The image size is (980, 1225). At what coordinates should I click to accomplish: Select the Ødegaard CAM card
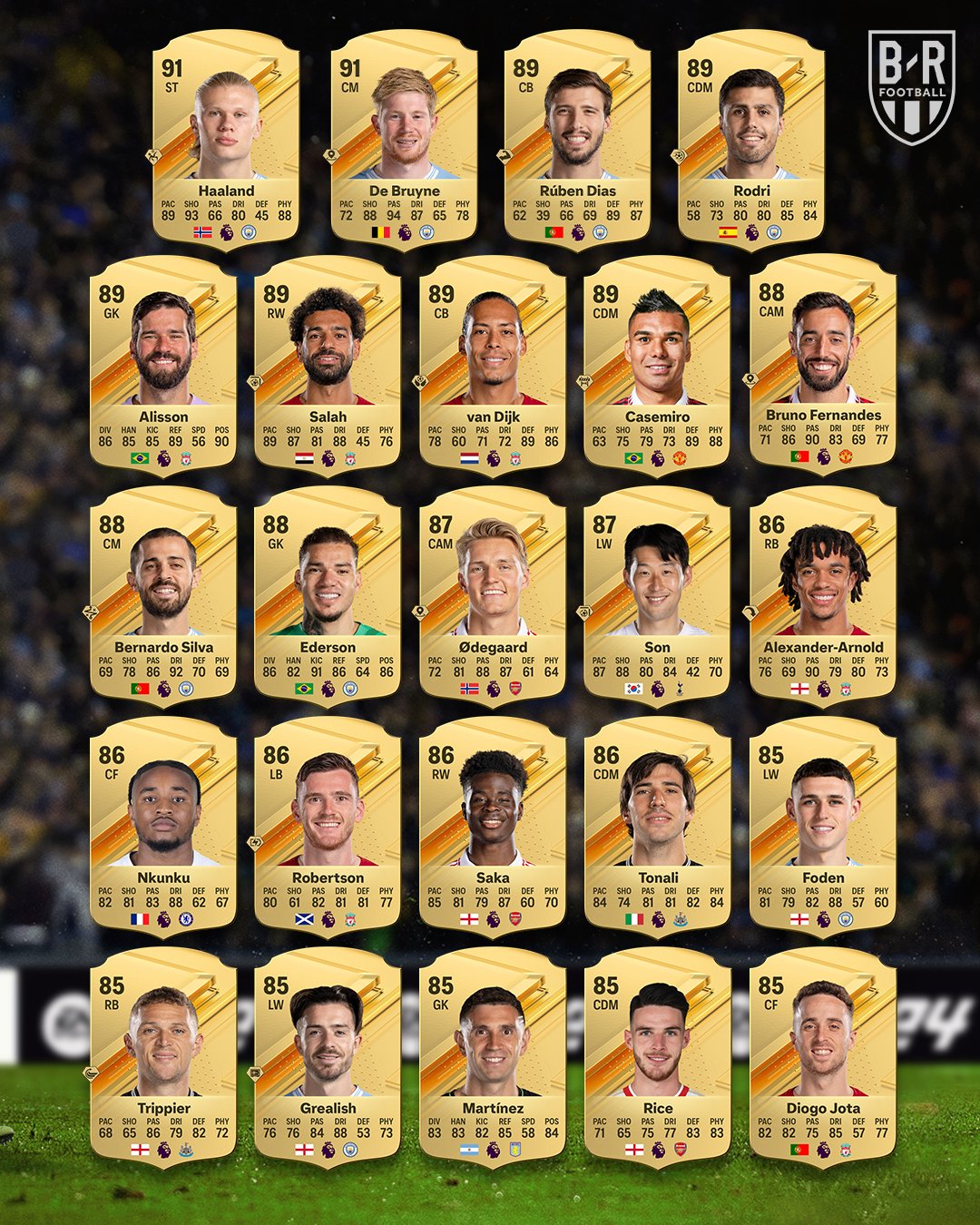tap(493, 594)
